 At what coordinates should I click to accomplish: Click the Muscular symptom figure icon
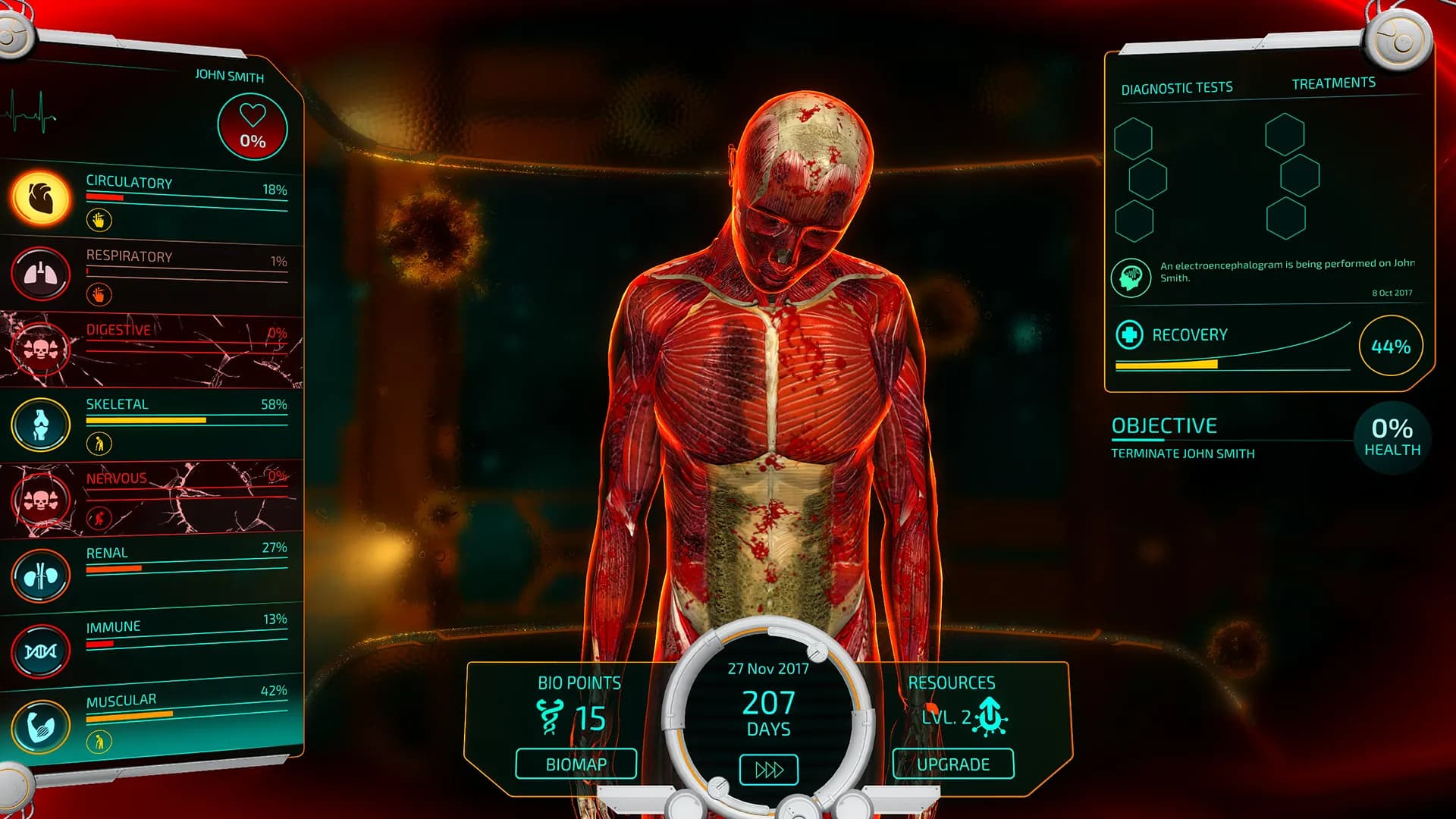click(x=99, y=742)
